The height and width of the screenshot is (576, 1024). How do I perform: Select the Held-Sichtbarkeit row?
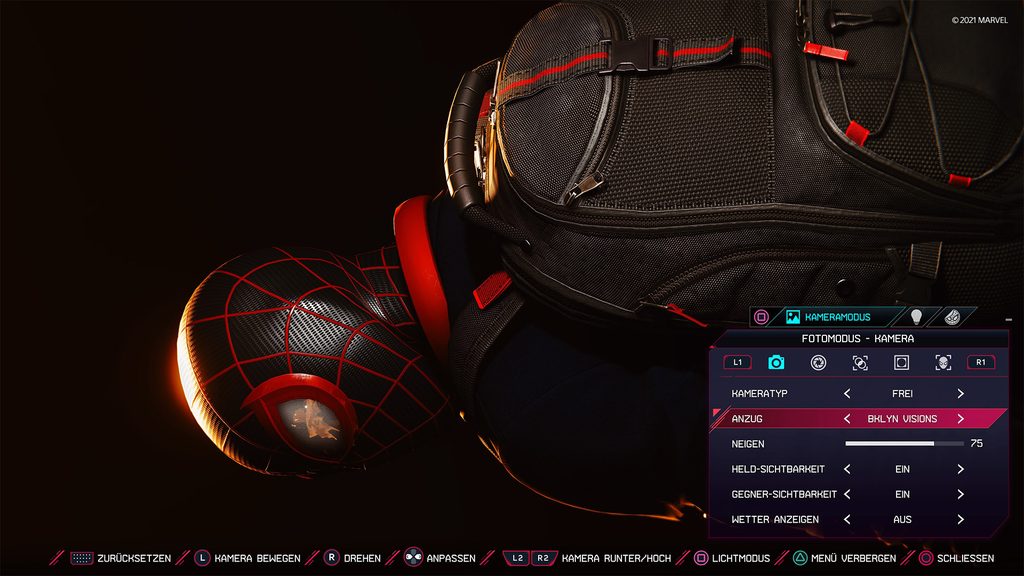(x=780, y=469)
